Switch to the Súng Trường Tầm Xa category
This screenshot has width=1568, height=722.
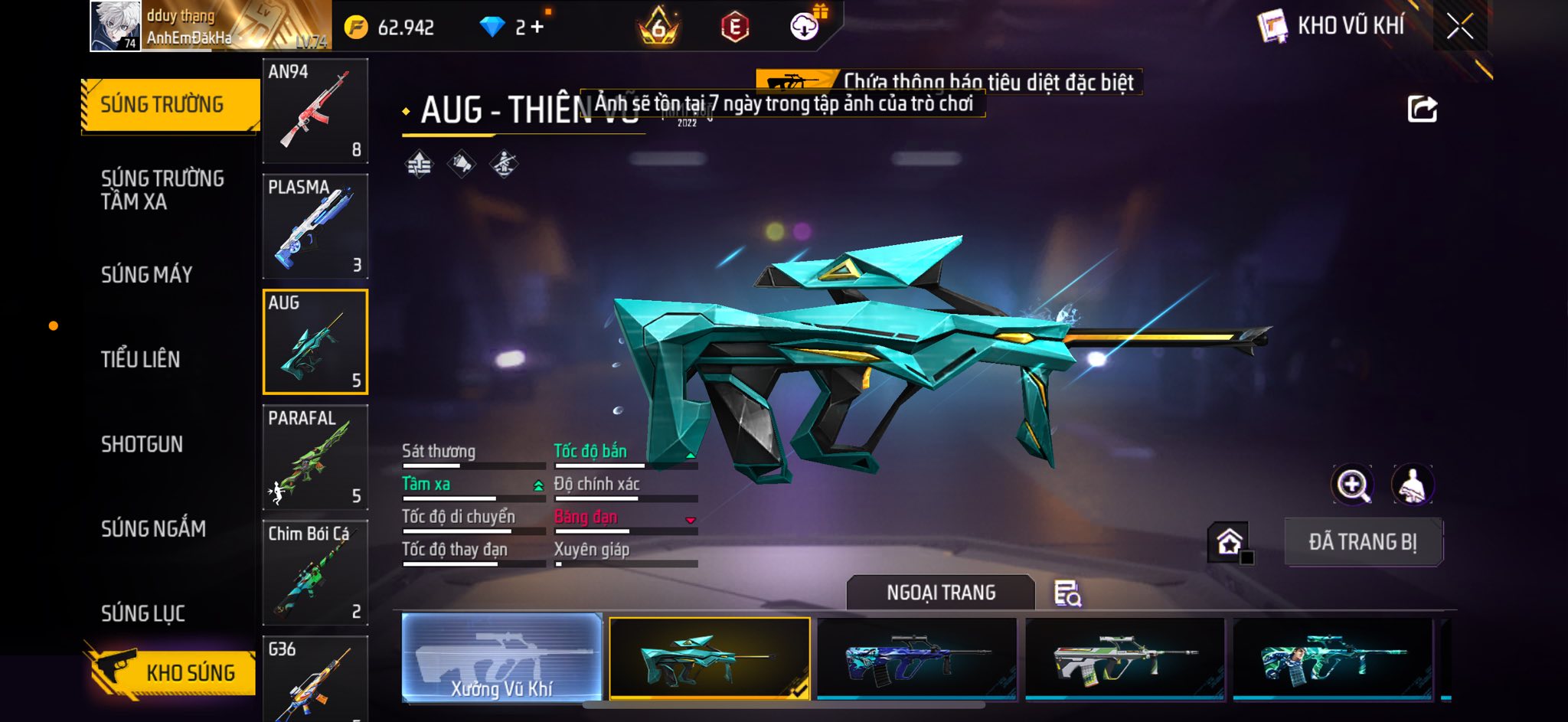[162, 190]
